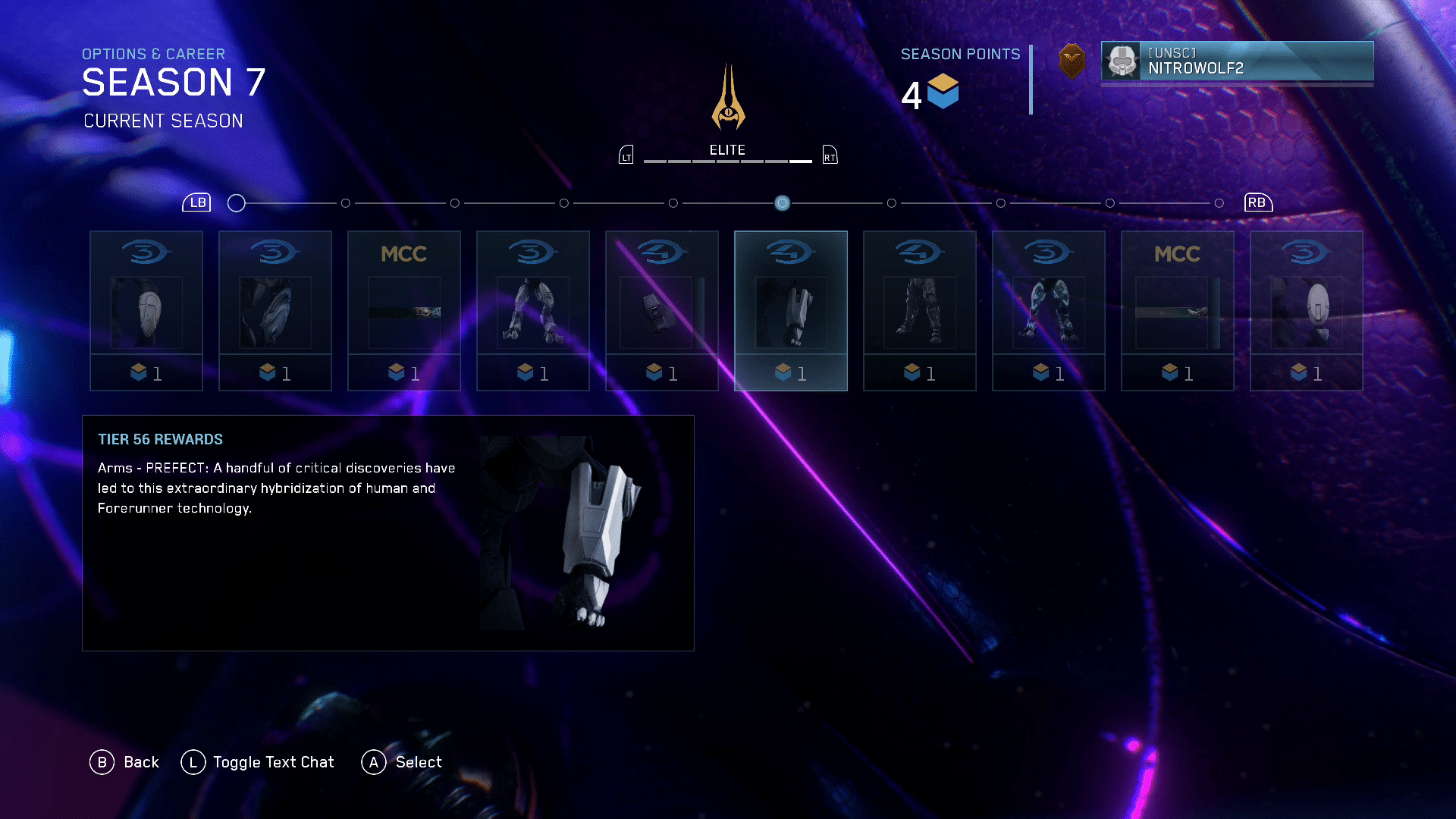Click the Select option in the footer
The image size is (1456, 819).
click(402, 762)
